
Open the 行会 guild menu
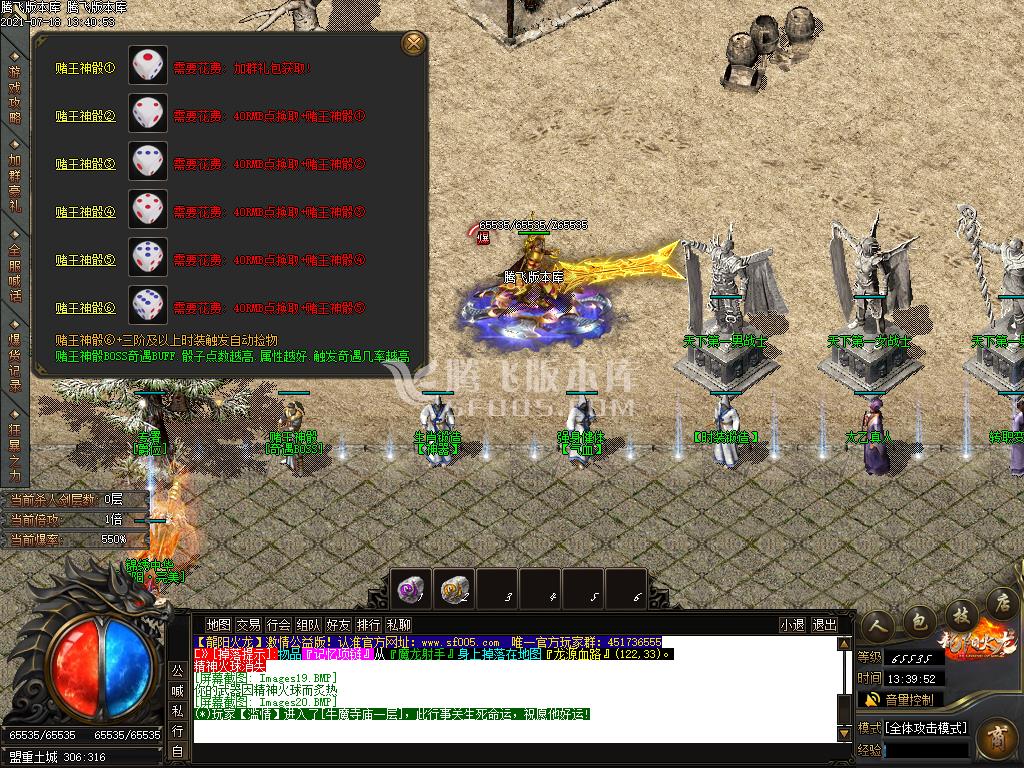tap(278, 625)
